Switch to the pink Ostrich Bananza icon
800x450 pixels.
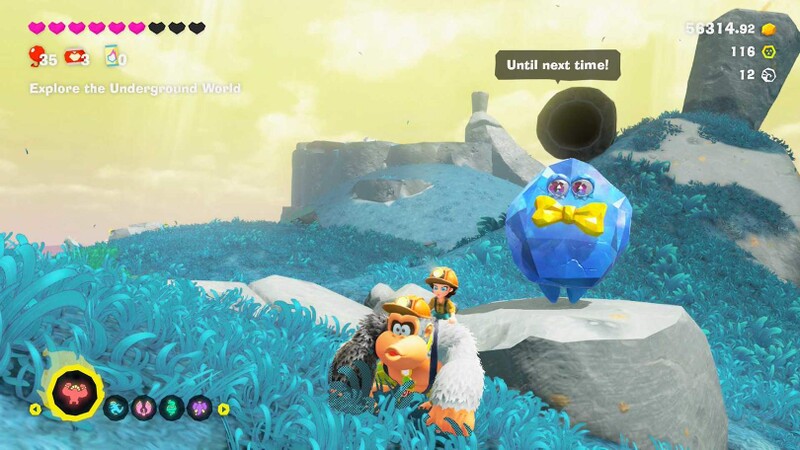pyautogui.click(x=145, y=407)
